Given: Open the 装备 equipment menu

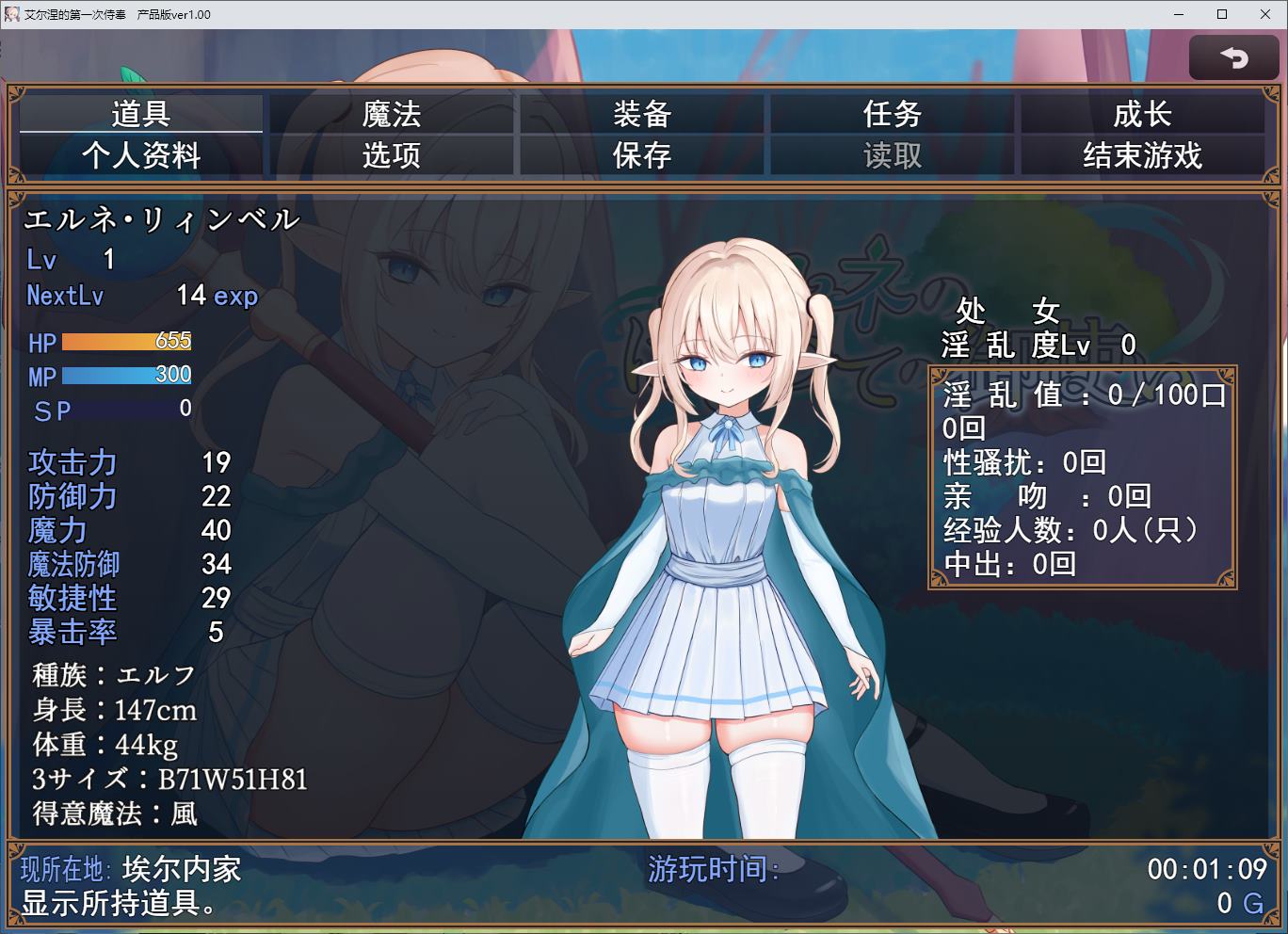Looking at the screenshot, I should 642,114.
